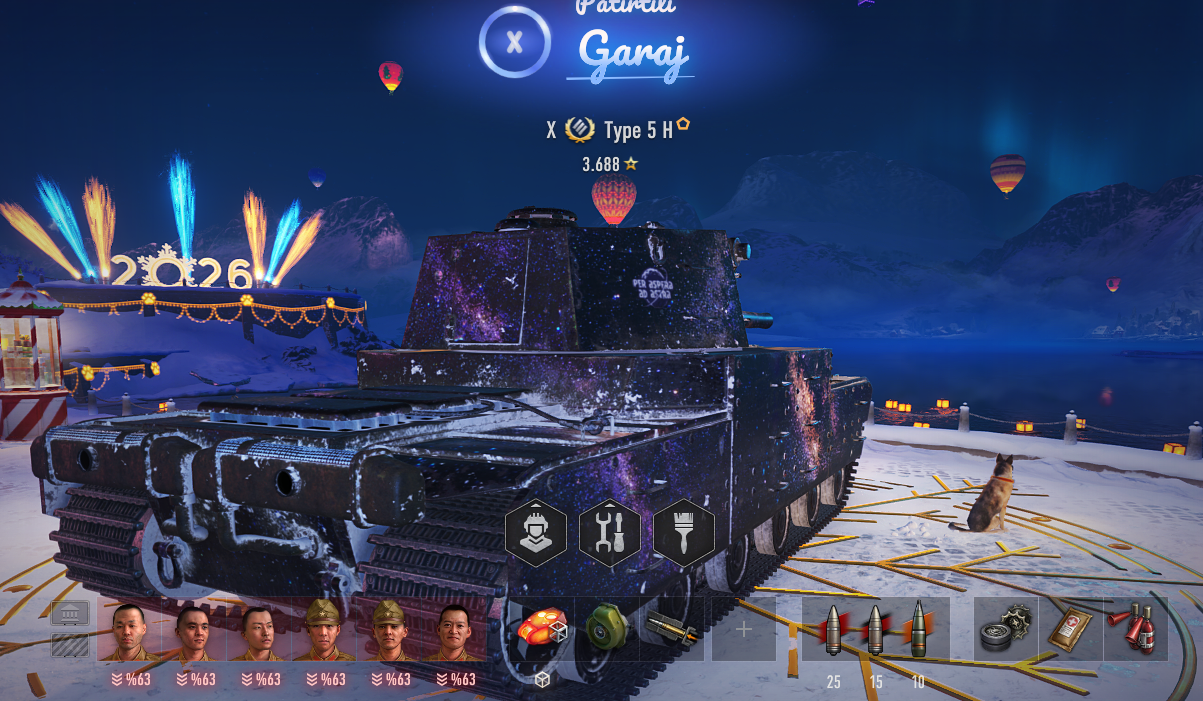Image resolution: width=1203 pixels, height=701 pixels.
Task: Select the shell with 15 rounds
Action: coord(876,630)
